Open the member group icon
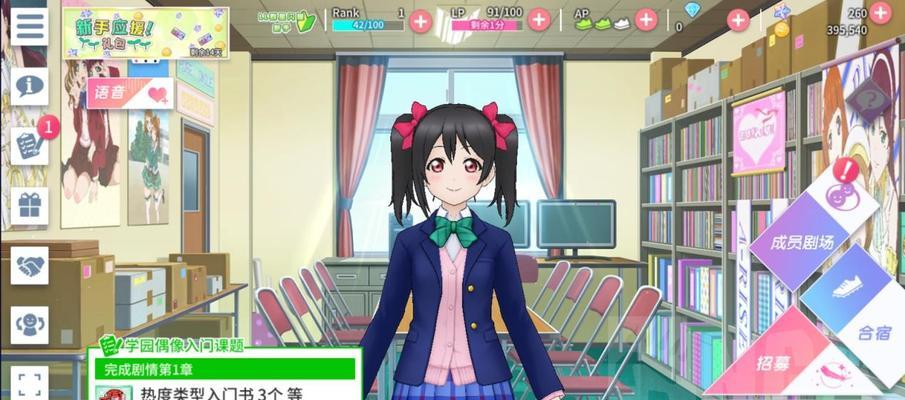The width and height of the screenshot is (905, 400). pos(30,324)
